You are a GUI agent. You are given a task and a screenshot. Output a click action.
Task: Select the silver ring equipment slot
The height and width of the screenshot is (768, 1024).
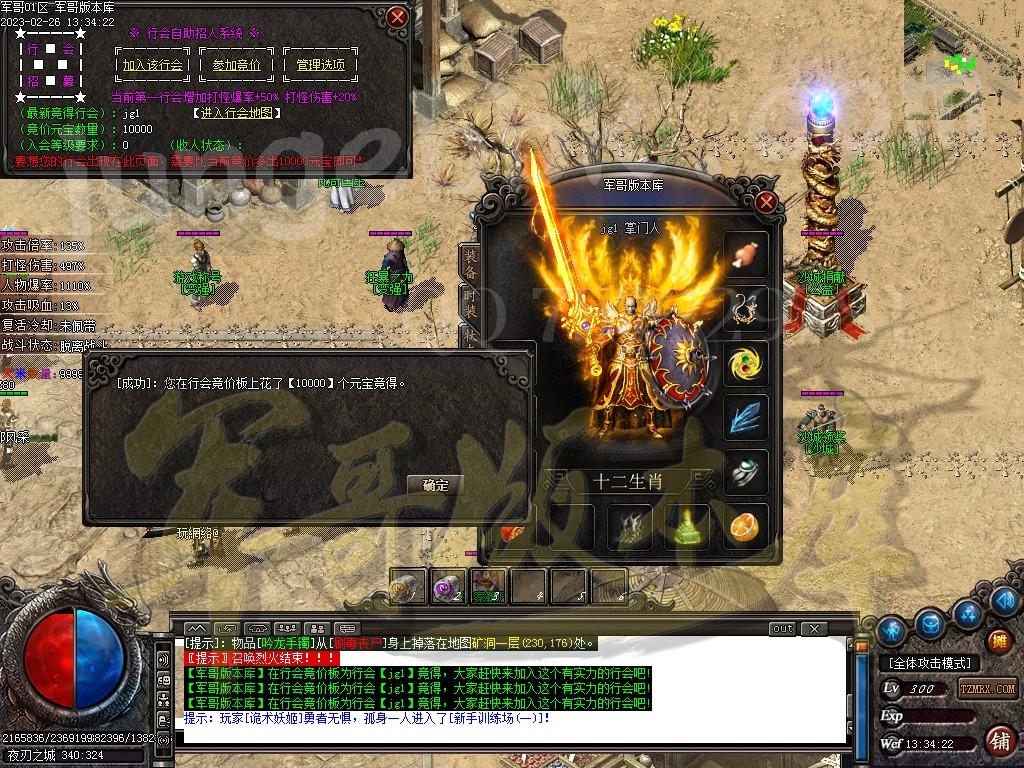[x=745, y=472]
